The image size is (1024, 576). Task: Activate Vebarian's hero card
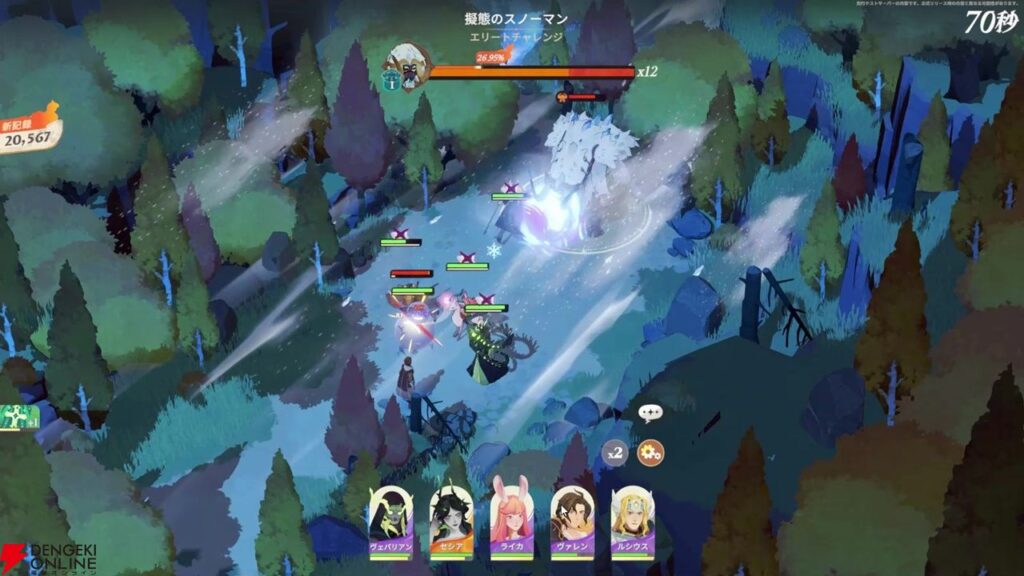(x=391, y=521)
